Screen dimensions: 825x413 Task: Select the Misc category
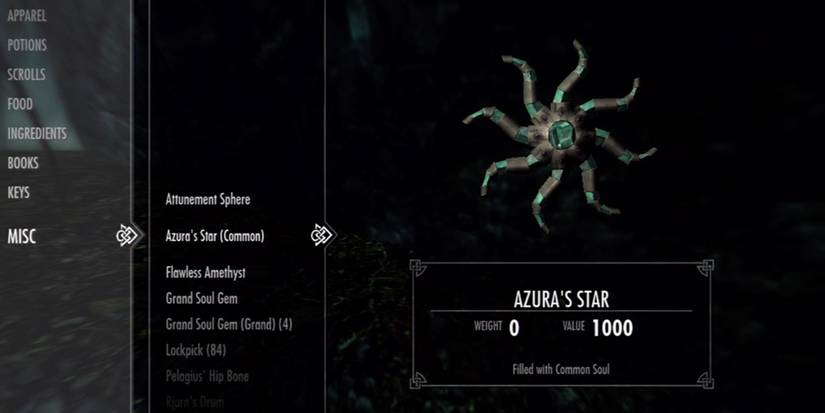(21, 237)
